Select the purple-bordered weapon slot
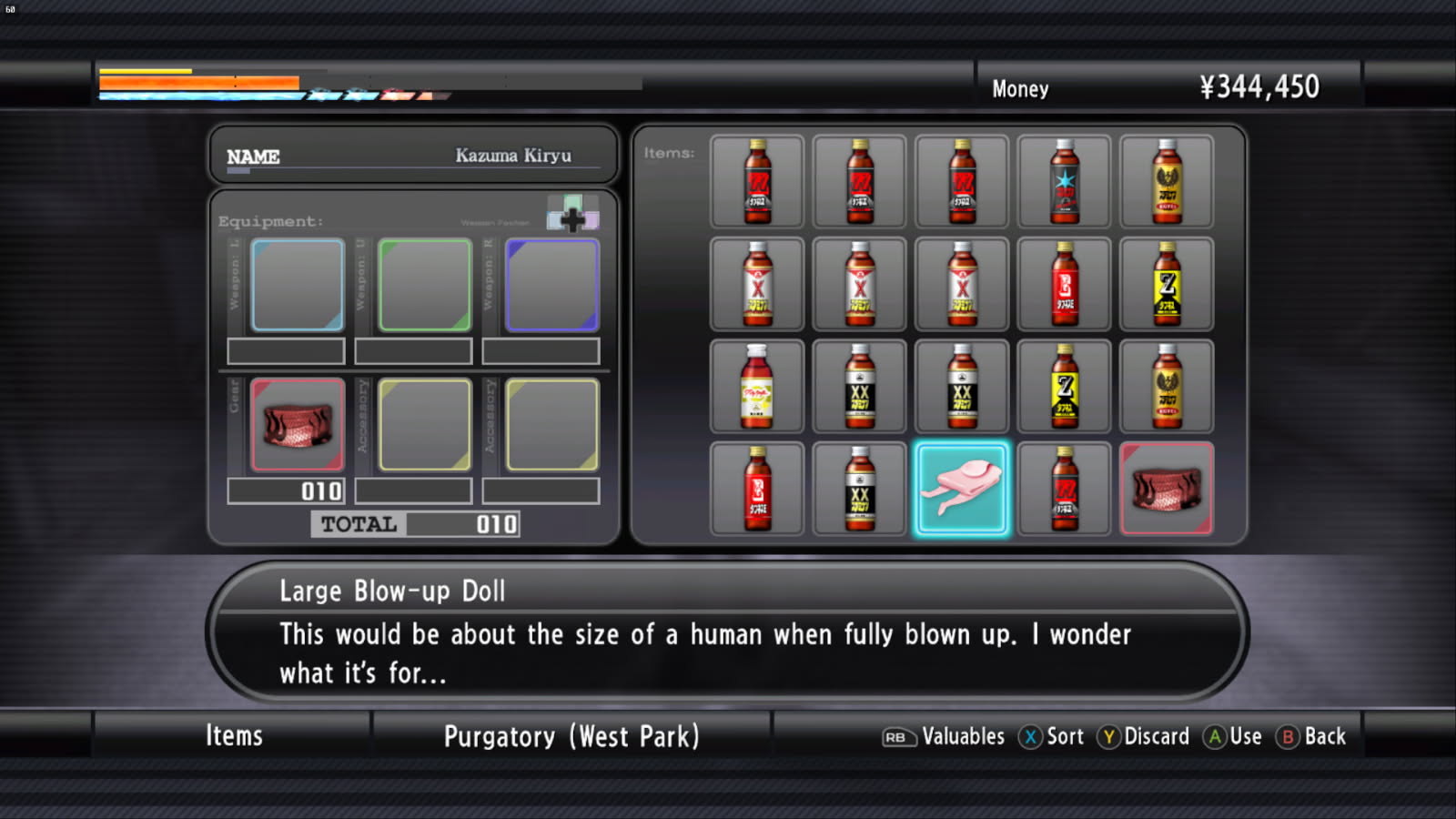This screenshot has height=819, width=1456. click(552, 285)
